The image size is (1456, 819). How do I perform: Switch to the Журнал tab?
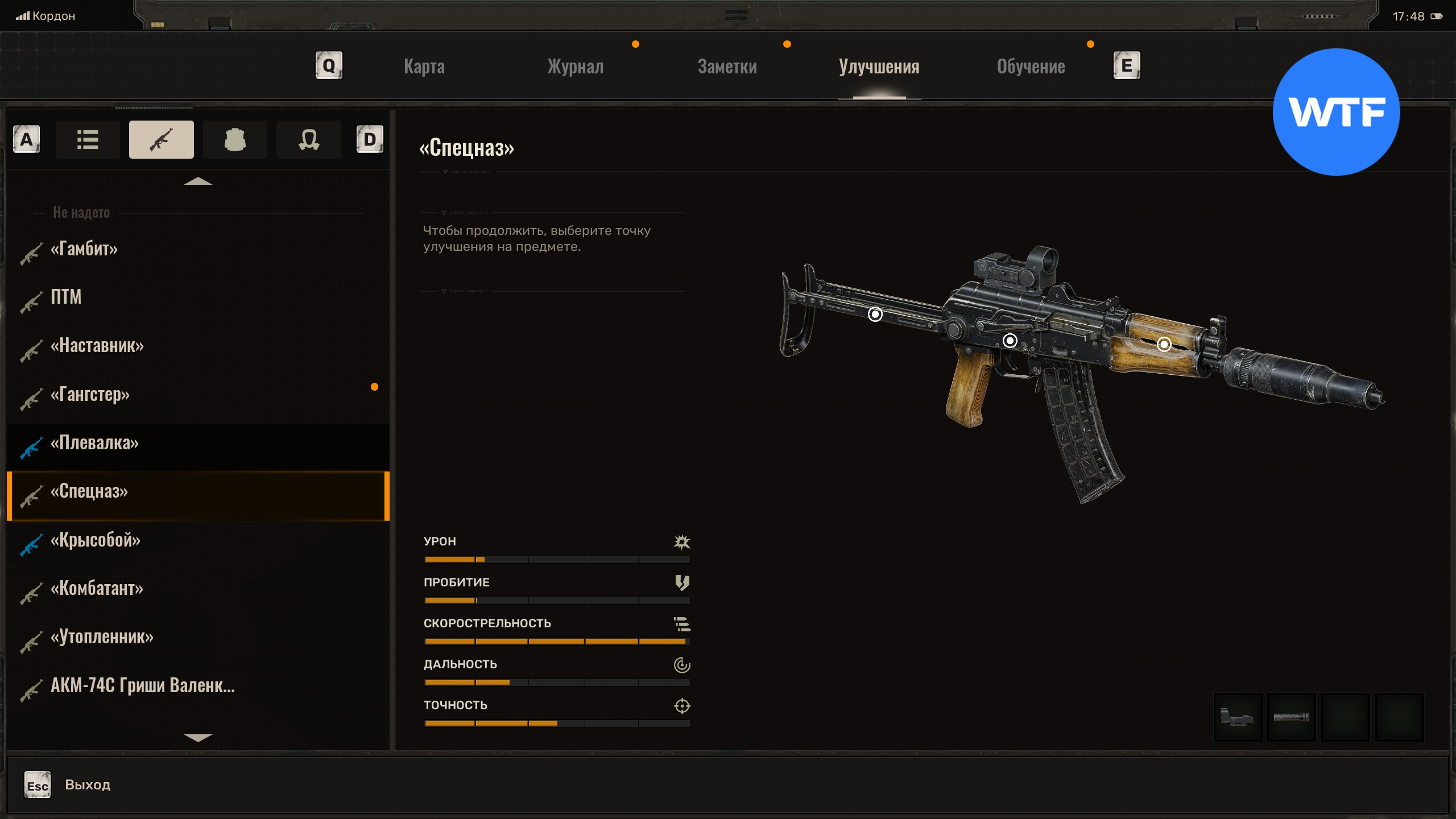coord(575,67)
